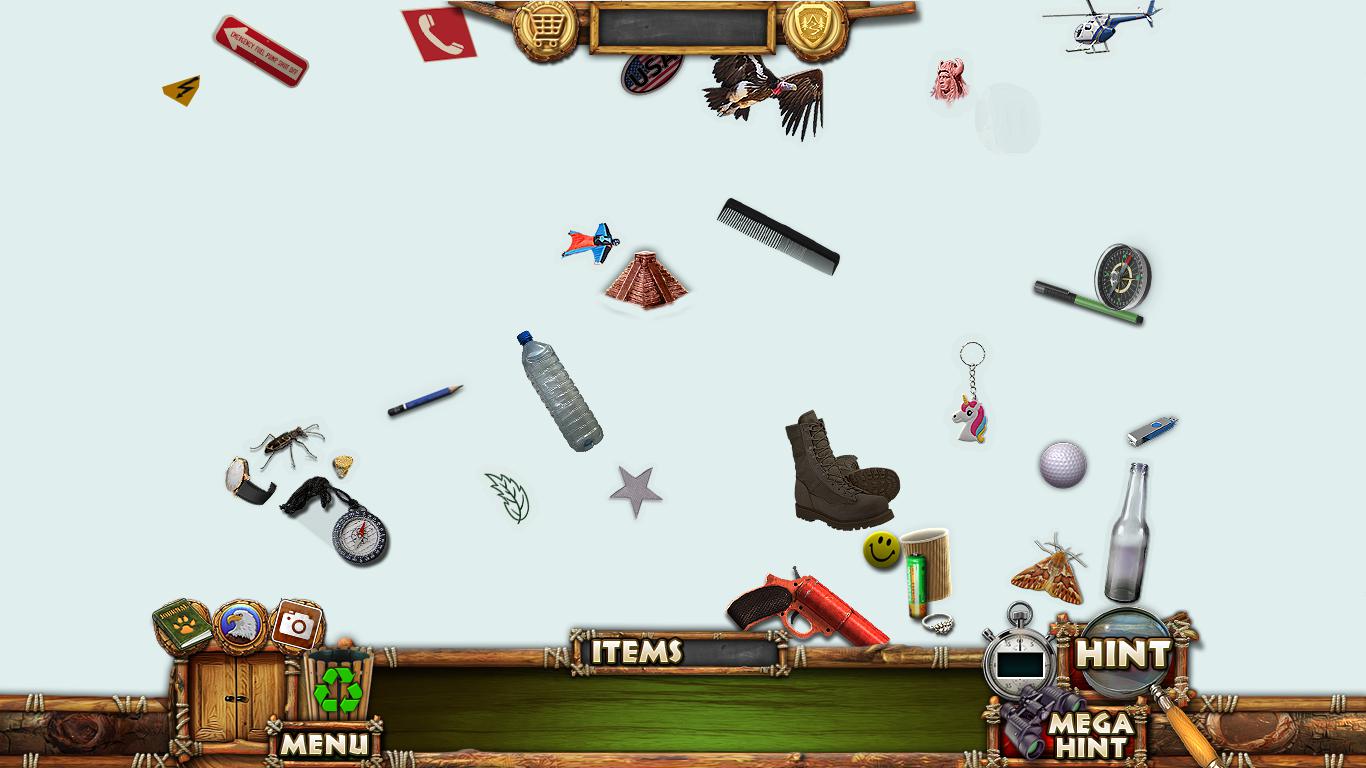This screenshot has height=768, width=1366.
Task: Select the bald eagle icon
Action: (240, 626)
